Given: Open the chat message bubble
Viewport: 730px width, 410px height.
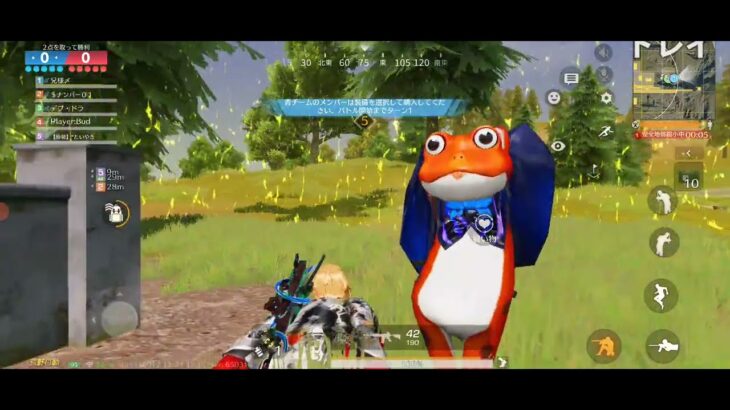Looking at the screenshot, I should [571, 77].
